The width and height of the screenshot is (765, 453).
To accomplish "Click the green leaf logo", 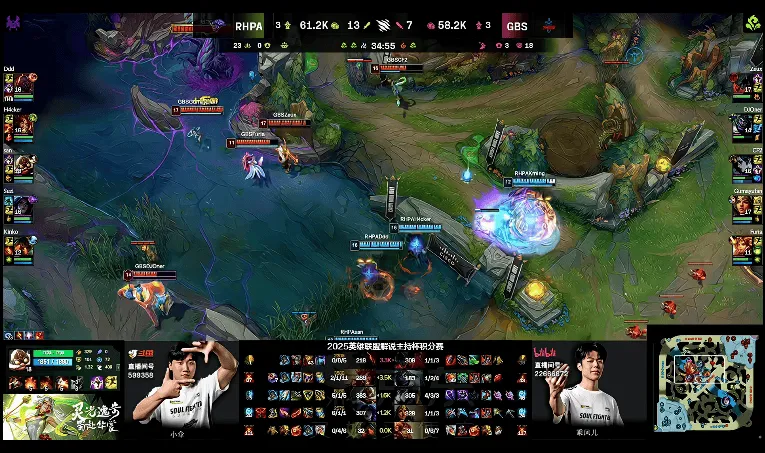I will (754, 22).
